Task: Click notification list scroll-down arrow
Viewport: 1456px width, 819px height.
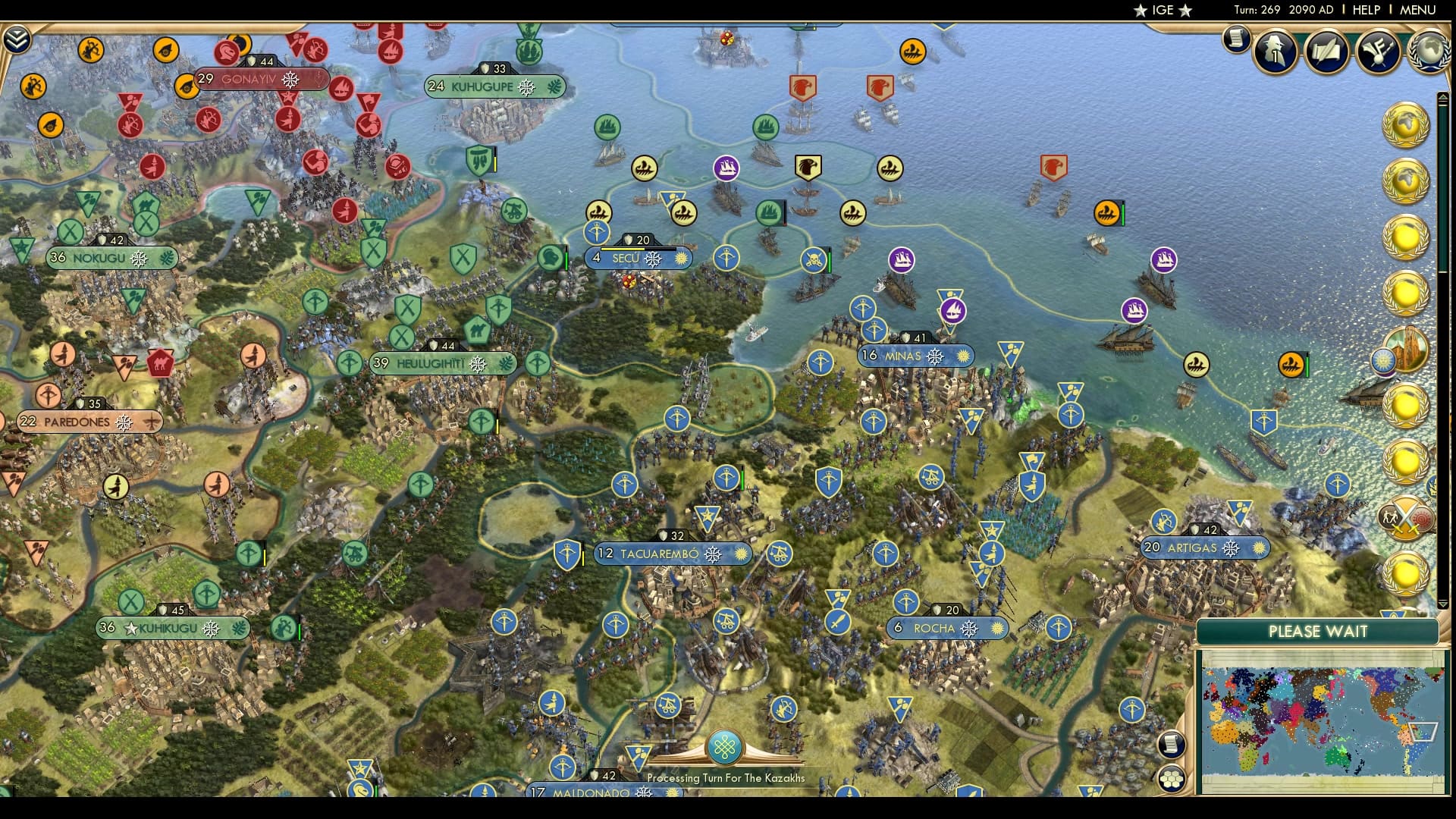Action: point(1442,604)
